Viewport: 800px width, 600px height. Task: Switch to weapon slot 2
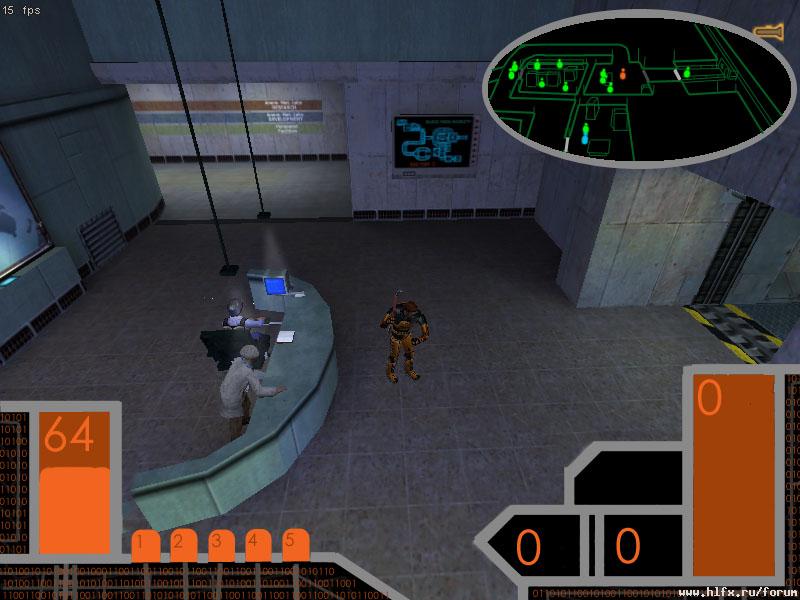tap(183, 545)
